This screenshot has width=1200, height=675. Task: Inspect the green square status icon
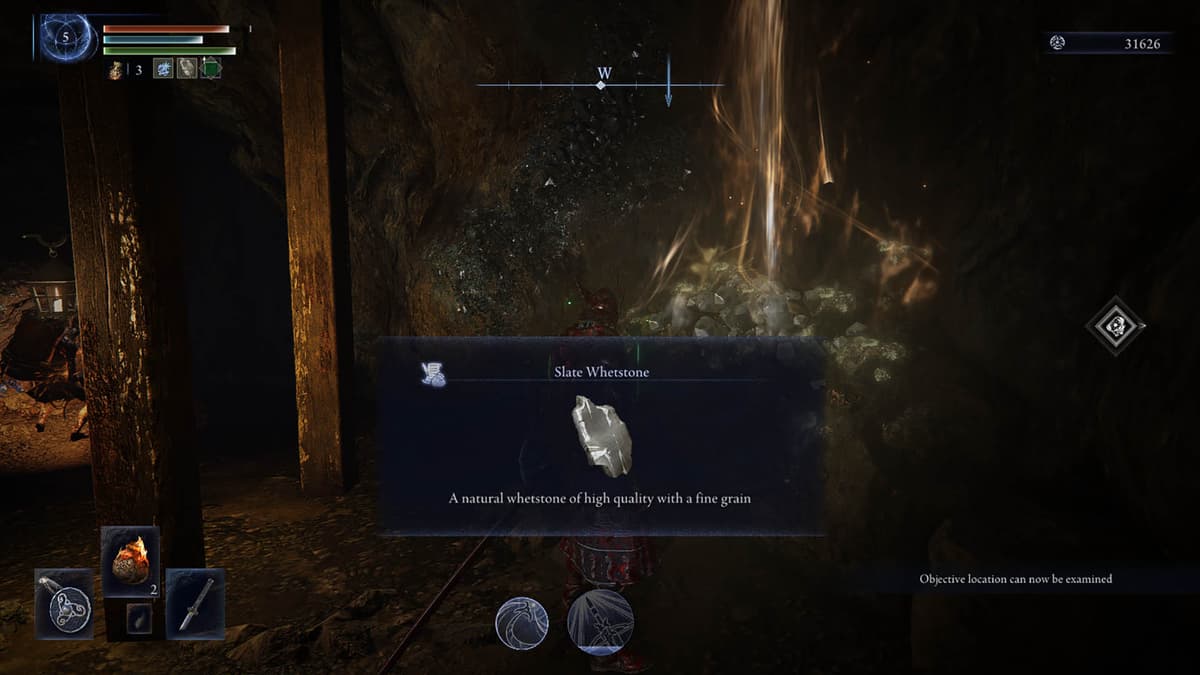coord(211,69)
